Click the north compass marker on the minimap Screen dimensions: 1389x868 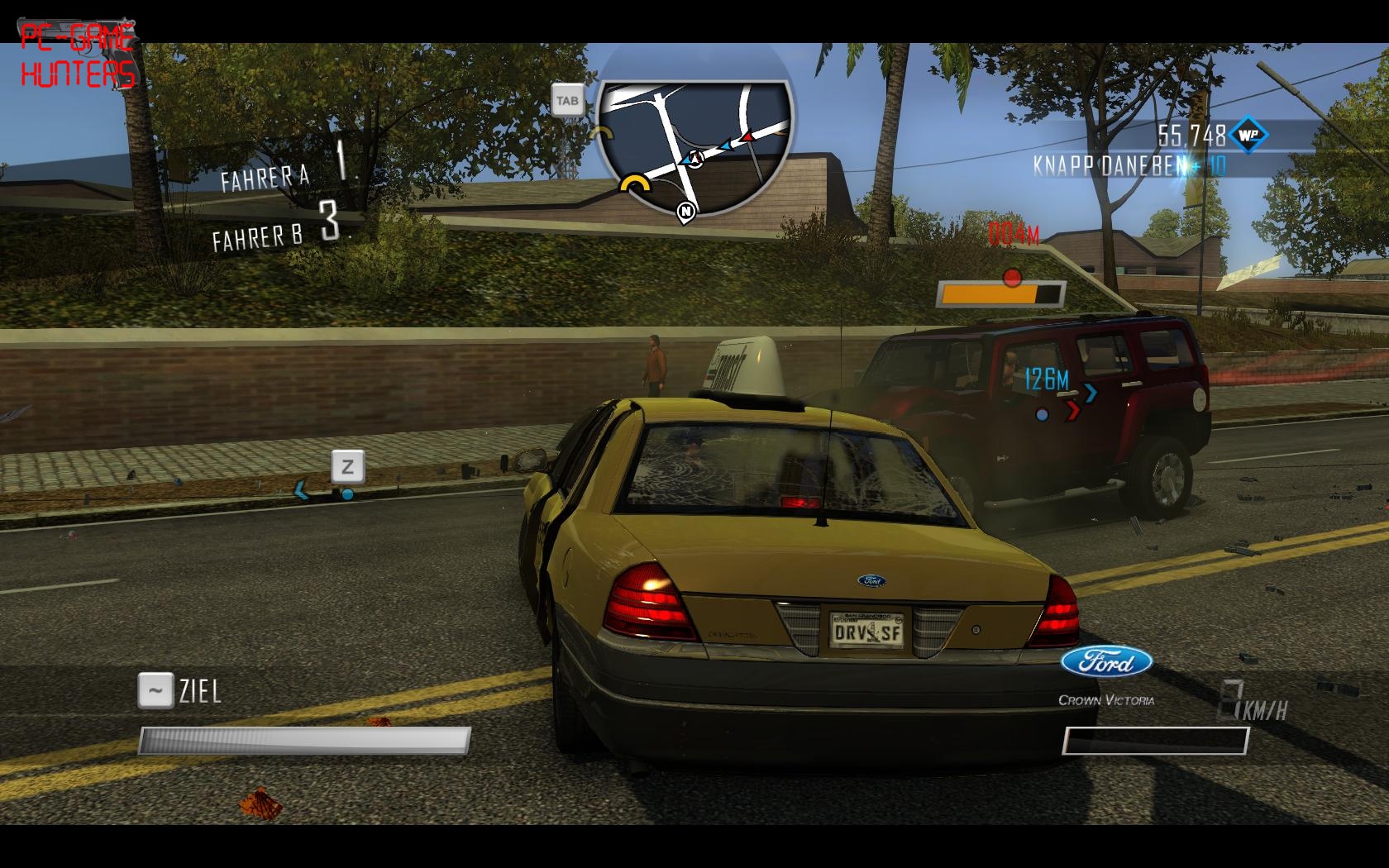685,212
